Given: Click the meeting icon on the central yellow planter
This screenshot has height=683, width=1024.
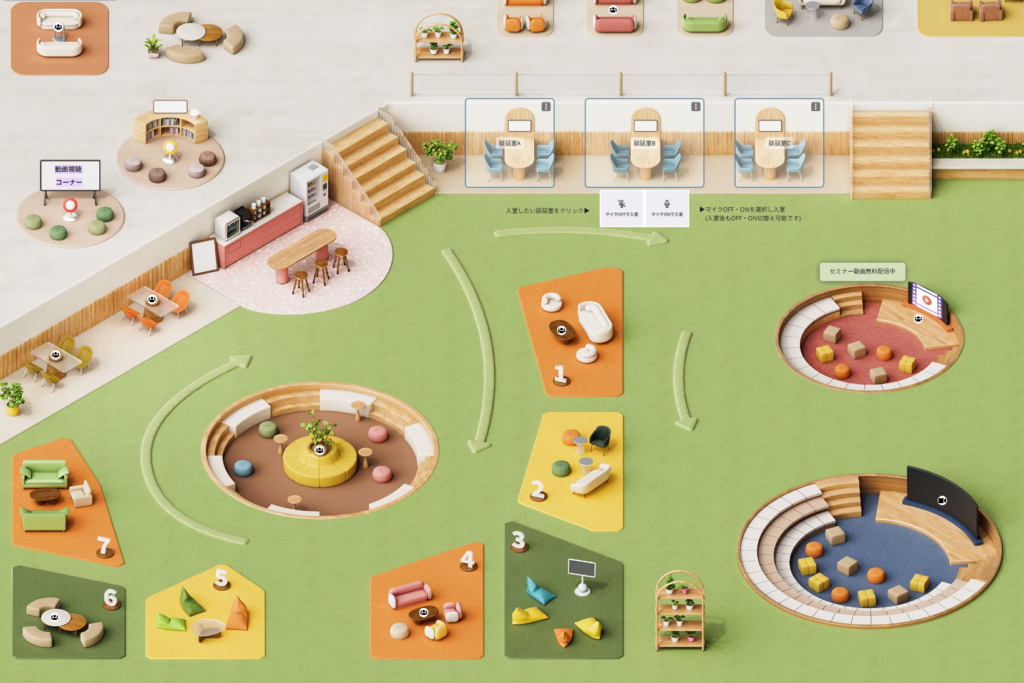Looking at the screenshot, I should [319, 451].
